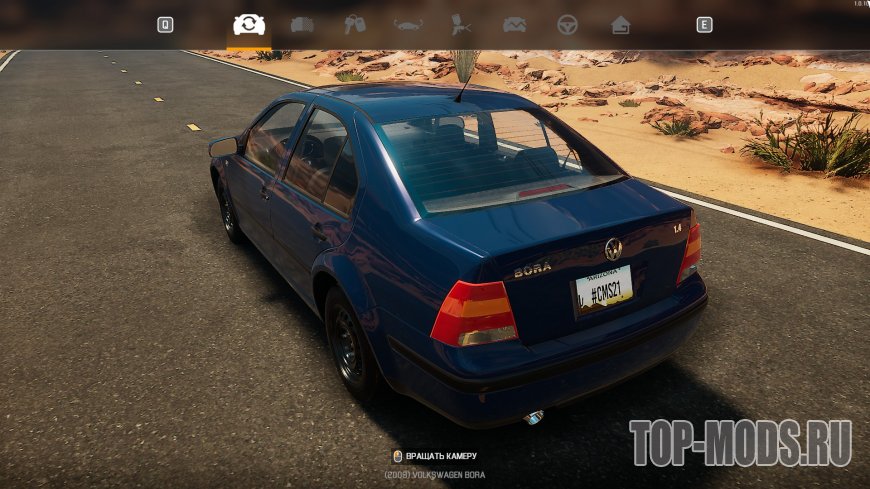Open the car silhouette tab
This screenshot has height=489, width=870.
(x=408, y=25)
